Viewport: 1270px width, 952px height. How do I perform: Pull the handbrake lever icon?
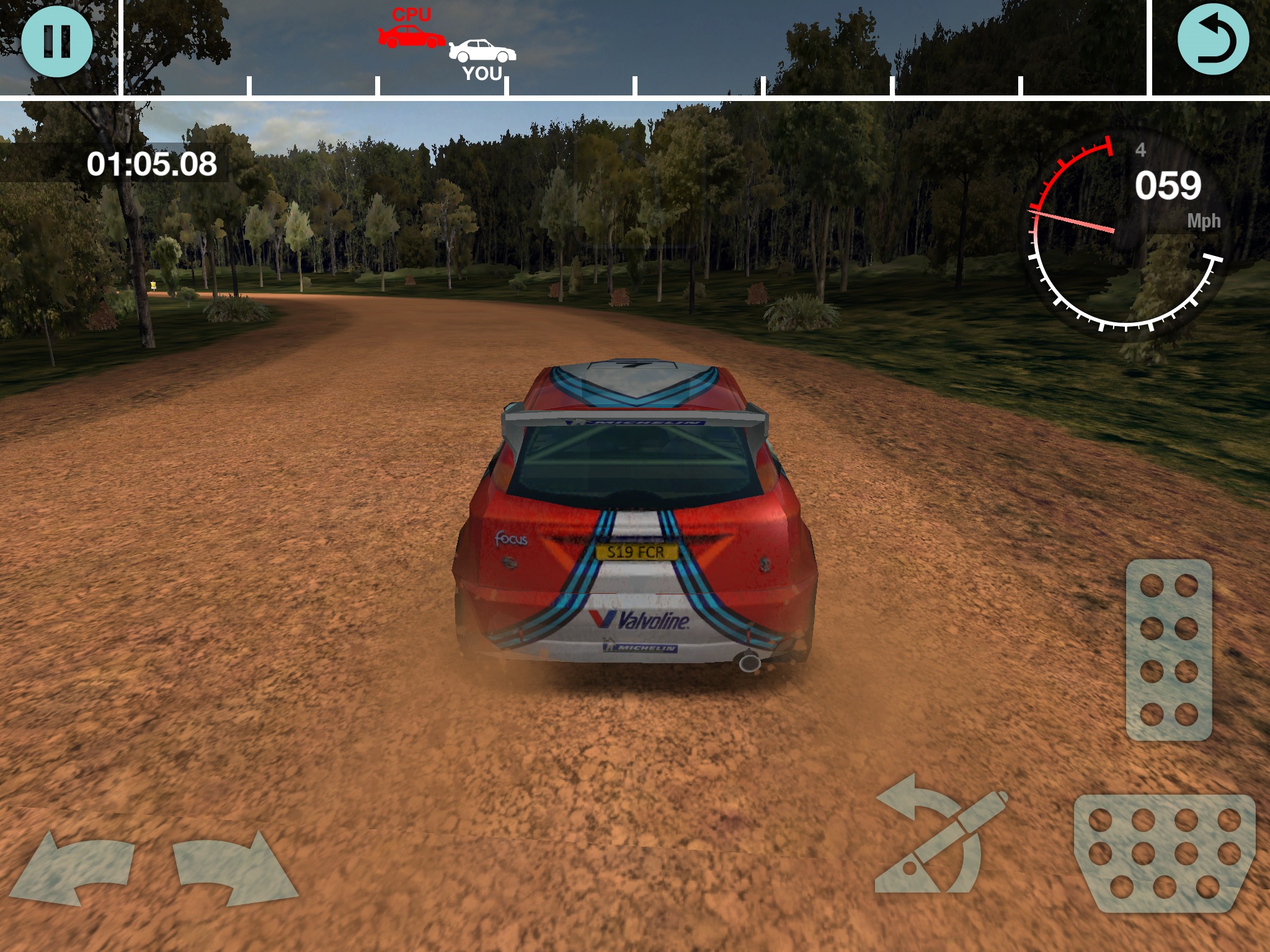pyautogui.click(x=939, y=837)
